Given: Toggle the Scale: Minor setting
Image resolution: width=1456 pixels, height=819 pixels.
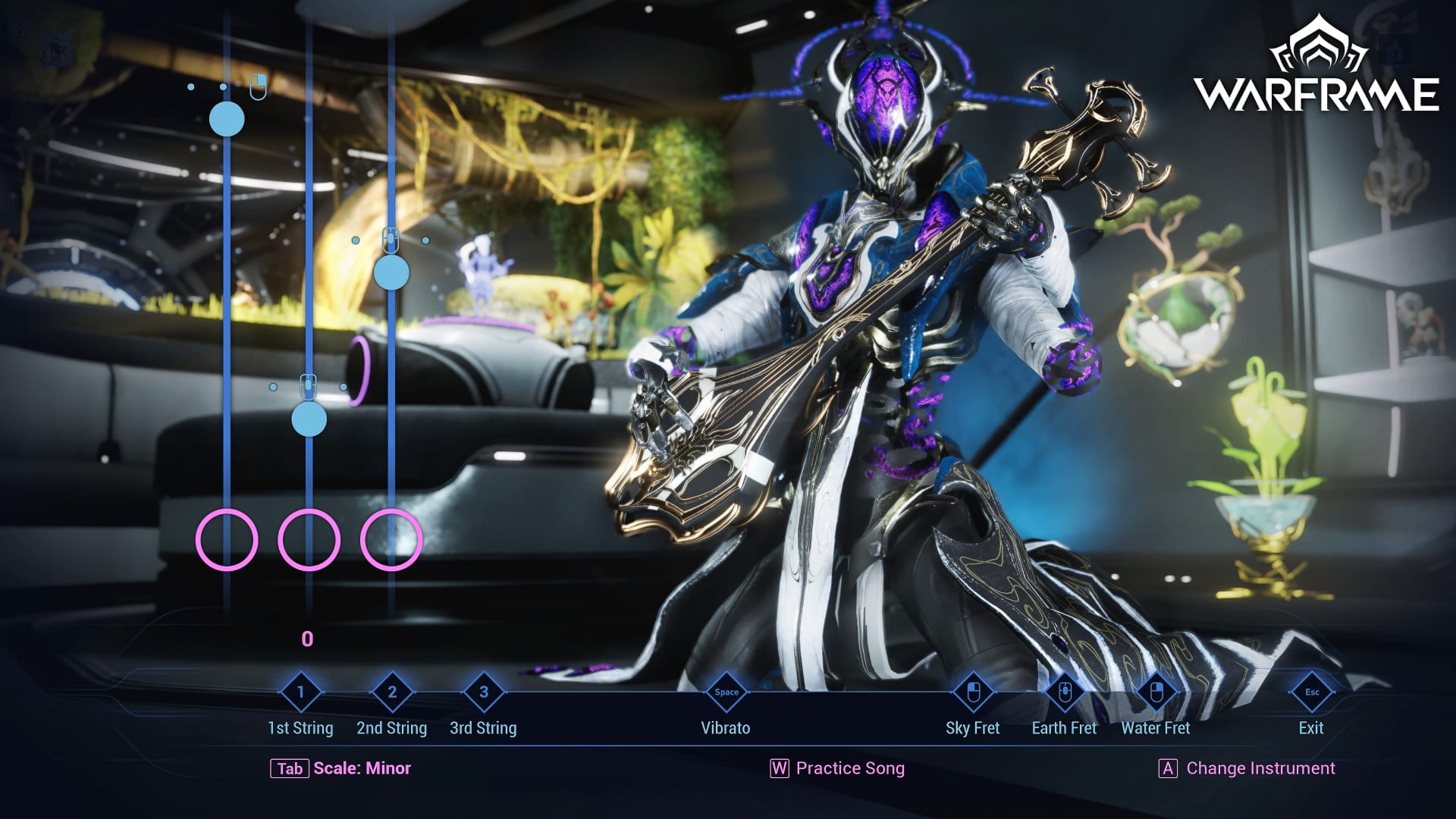Looking at the screenshot, I should (341, 768).
